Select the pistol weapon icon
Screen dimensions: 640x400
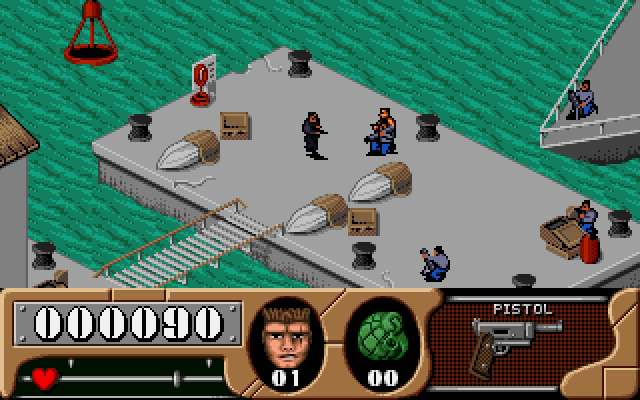coord(514,340)
